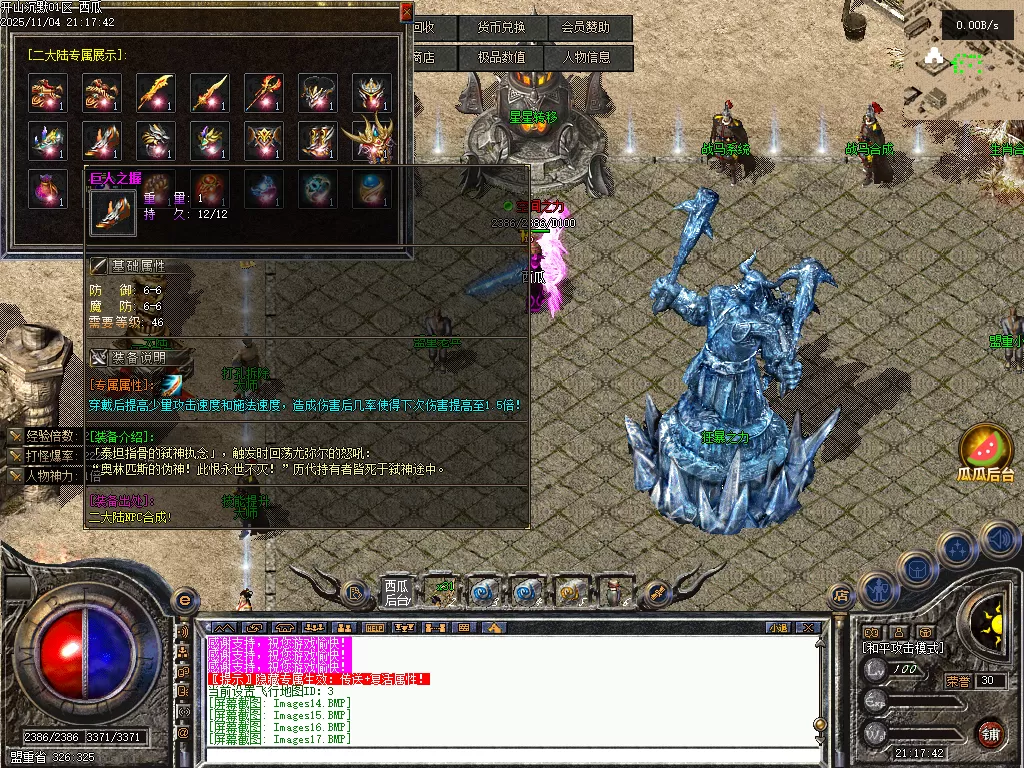Click the round e button beside chat
Image resolution: width=1024 pixels, height=768 pixels.
point(184,600)
